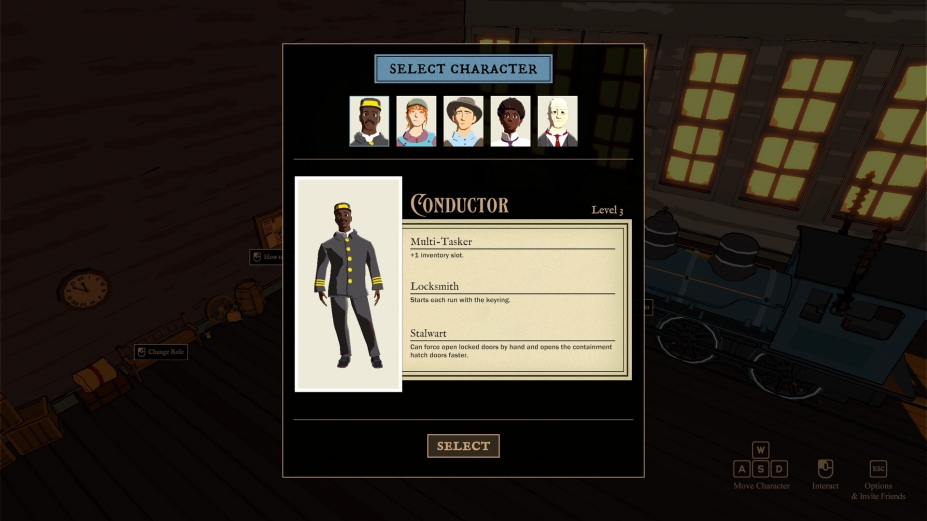Viewport: 927px width, 521px height.
Task: Choose the character with the purple tie
Action: point(510,121)
